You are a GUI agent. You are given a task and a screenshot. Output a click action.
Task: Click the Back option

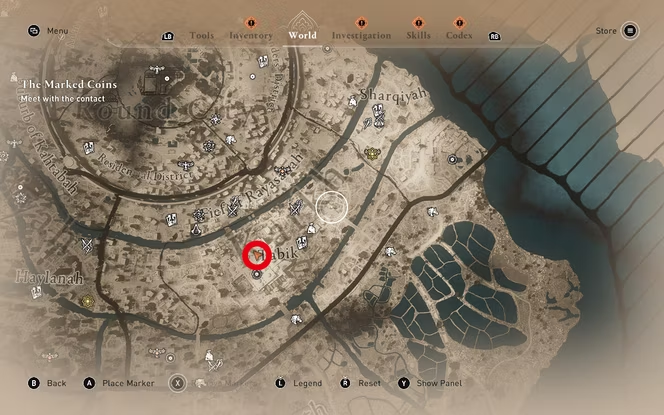[x=48, y=383]
